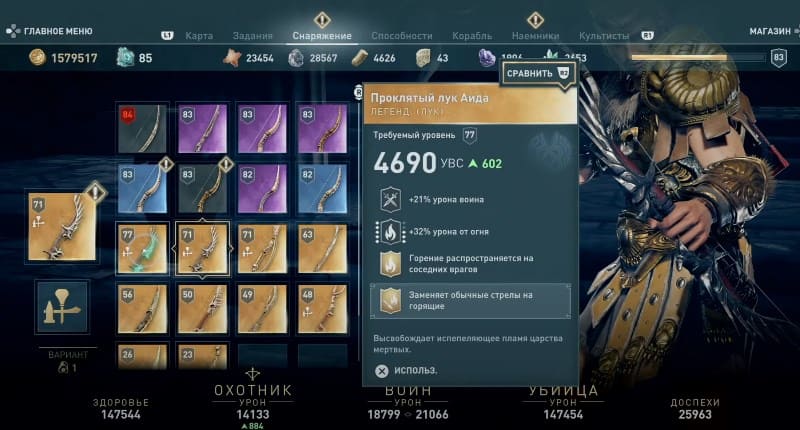800x430 pixels.
Task: Select the level 77 legendary bow
Action: 143,248
